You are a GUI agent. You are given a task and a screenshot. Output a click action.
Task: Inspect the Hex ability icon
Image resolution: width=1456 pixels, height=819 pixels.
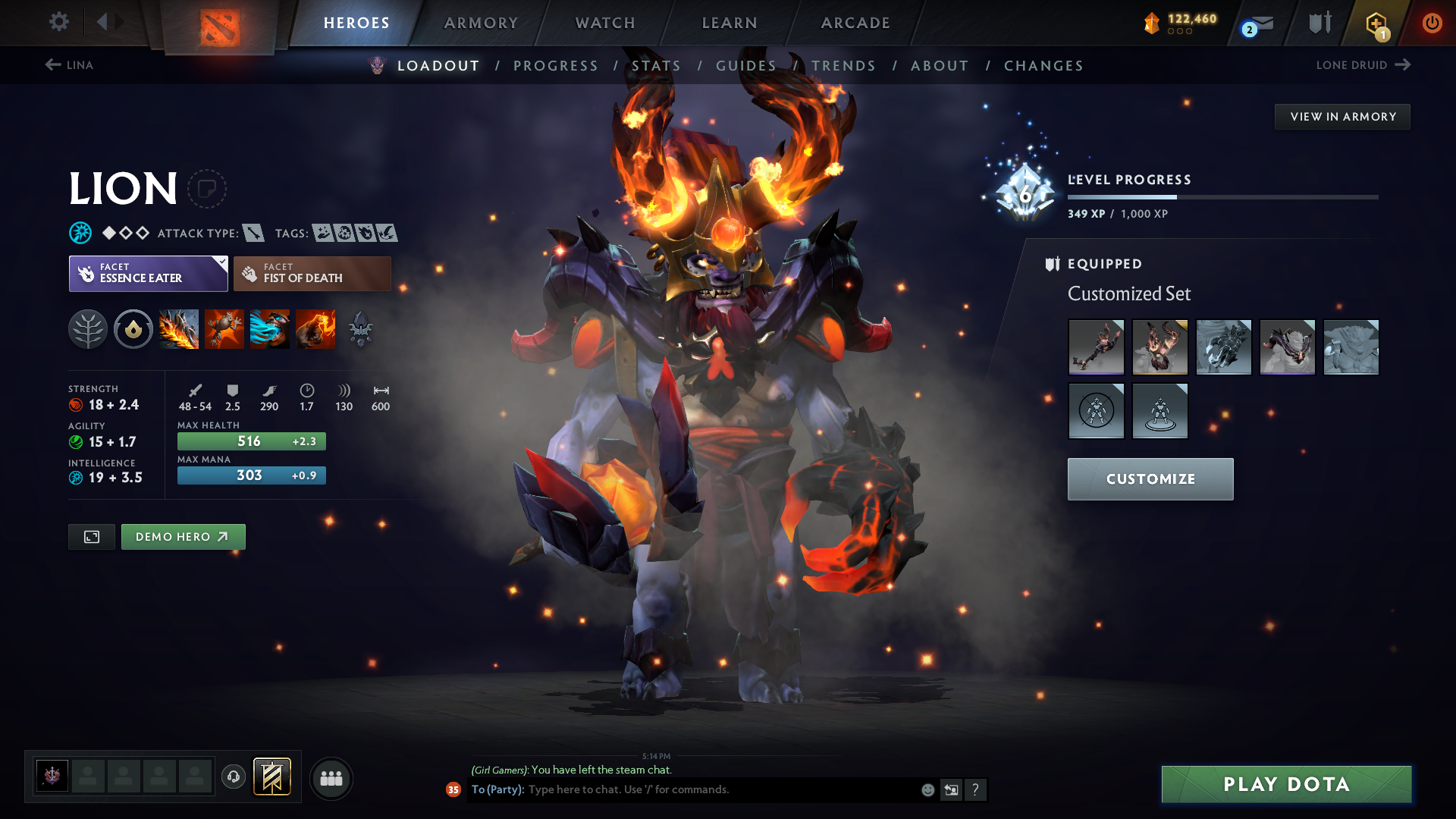224,329
